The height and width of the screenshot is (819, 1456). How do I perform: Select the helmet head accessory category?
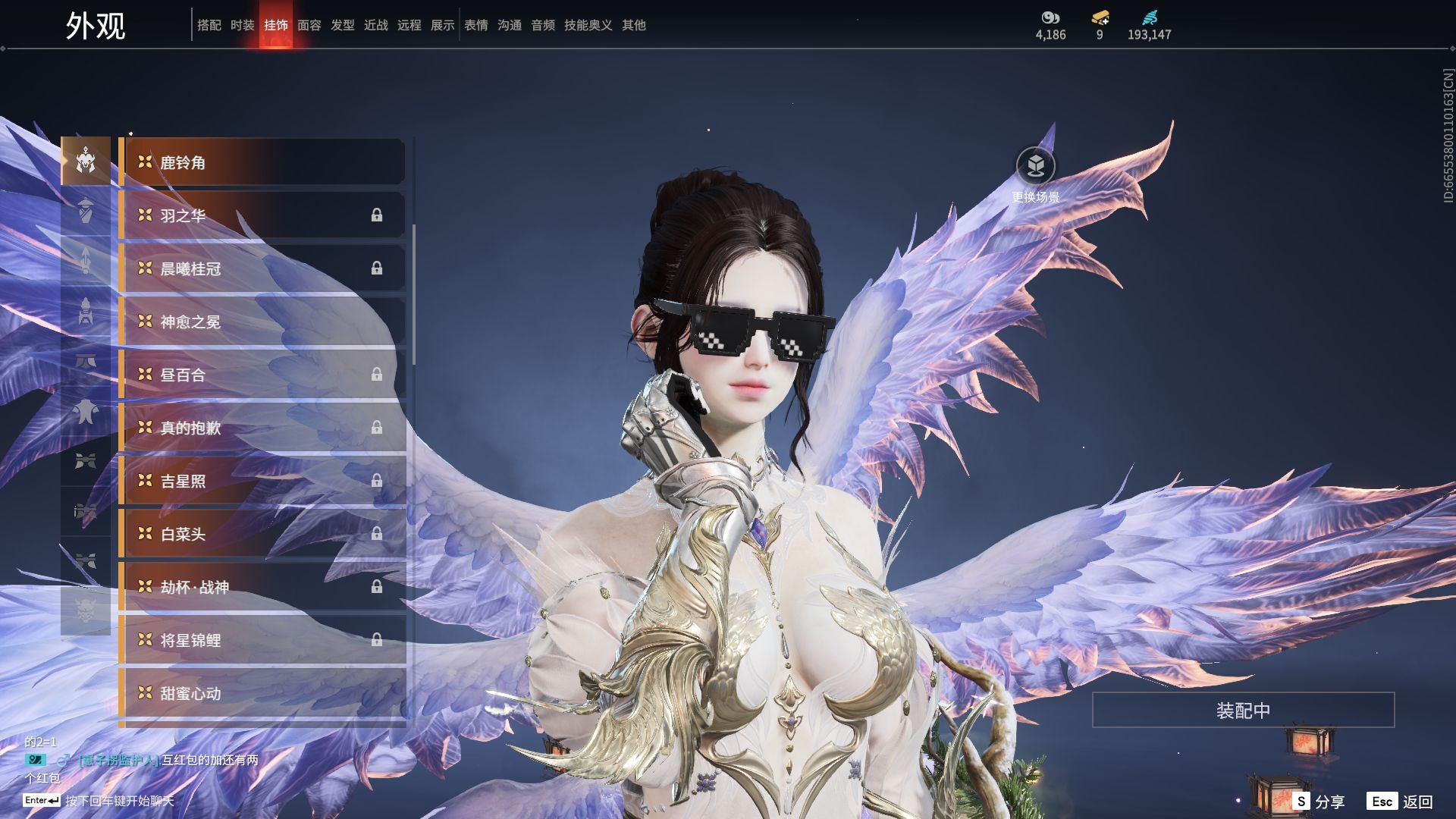pos(86,161)
